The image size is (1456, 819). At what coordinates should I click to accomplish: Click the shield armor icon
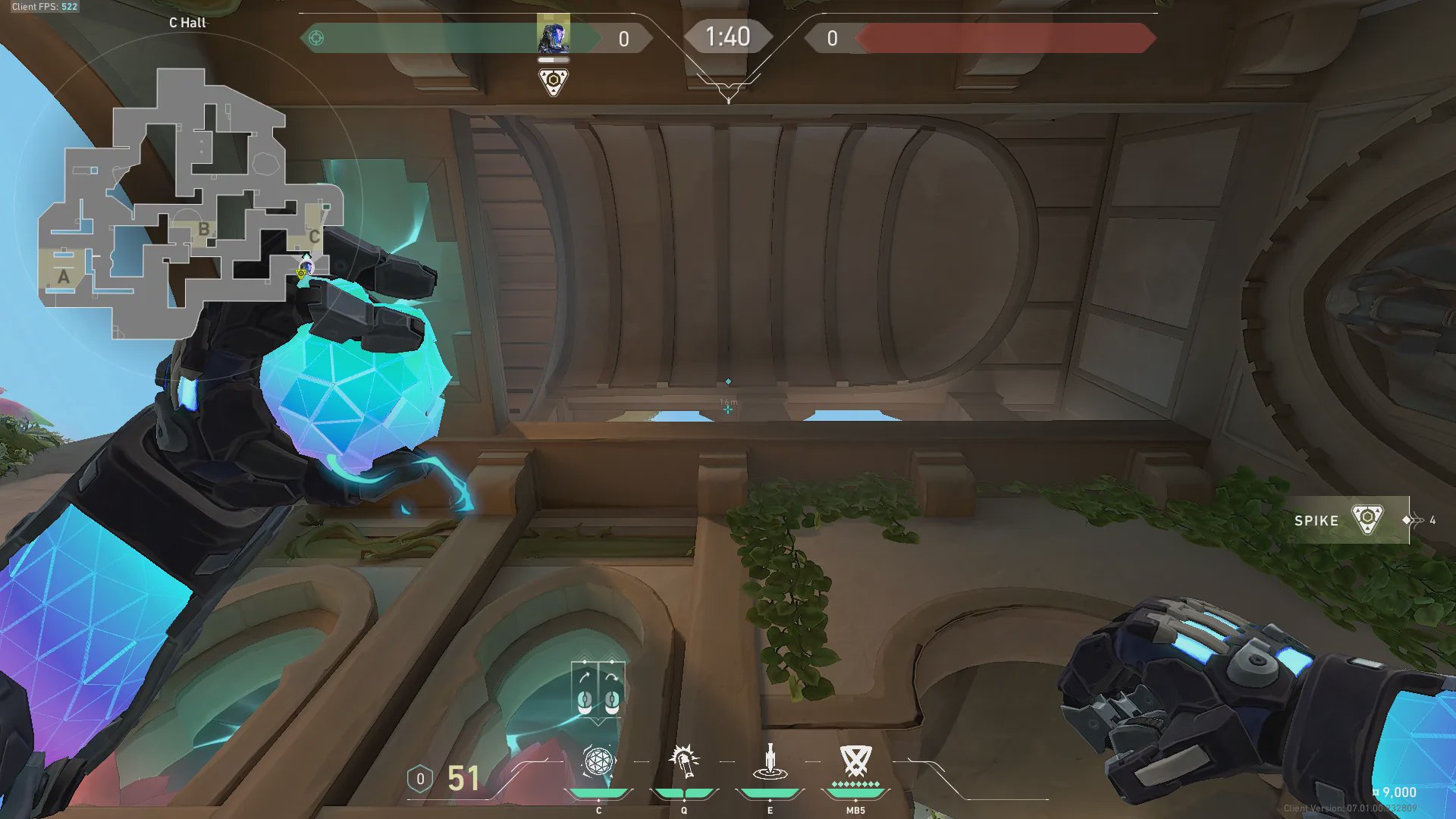420,779
